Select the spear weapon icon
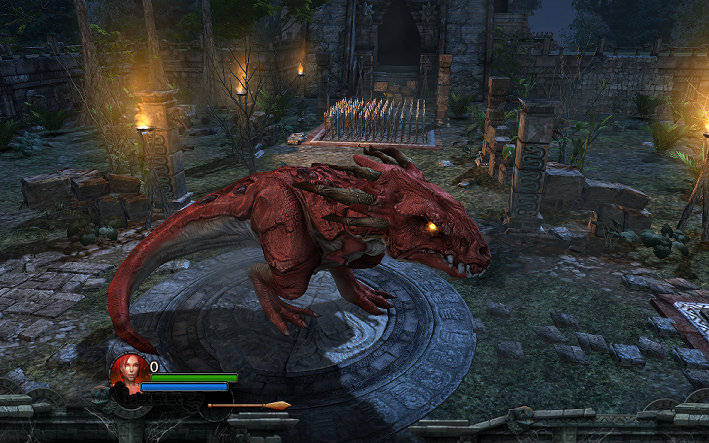This screenshot has width=709, height=443. [249, 405]
